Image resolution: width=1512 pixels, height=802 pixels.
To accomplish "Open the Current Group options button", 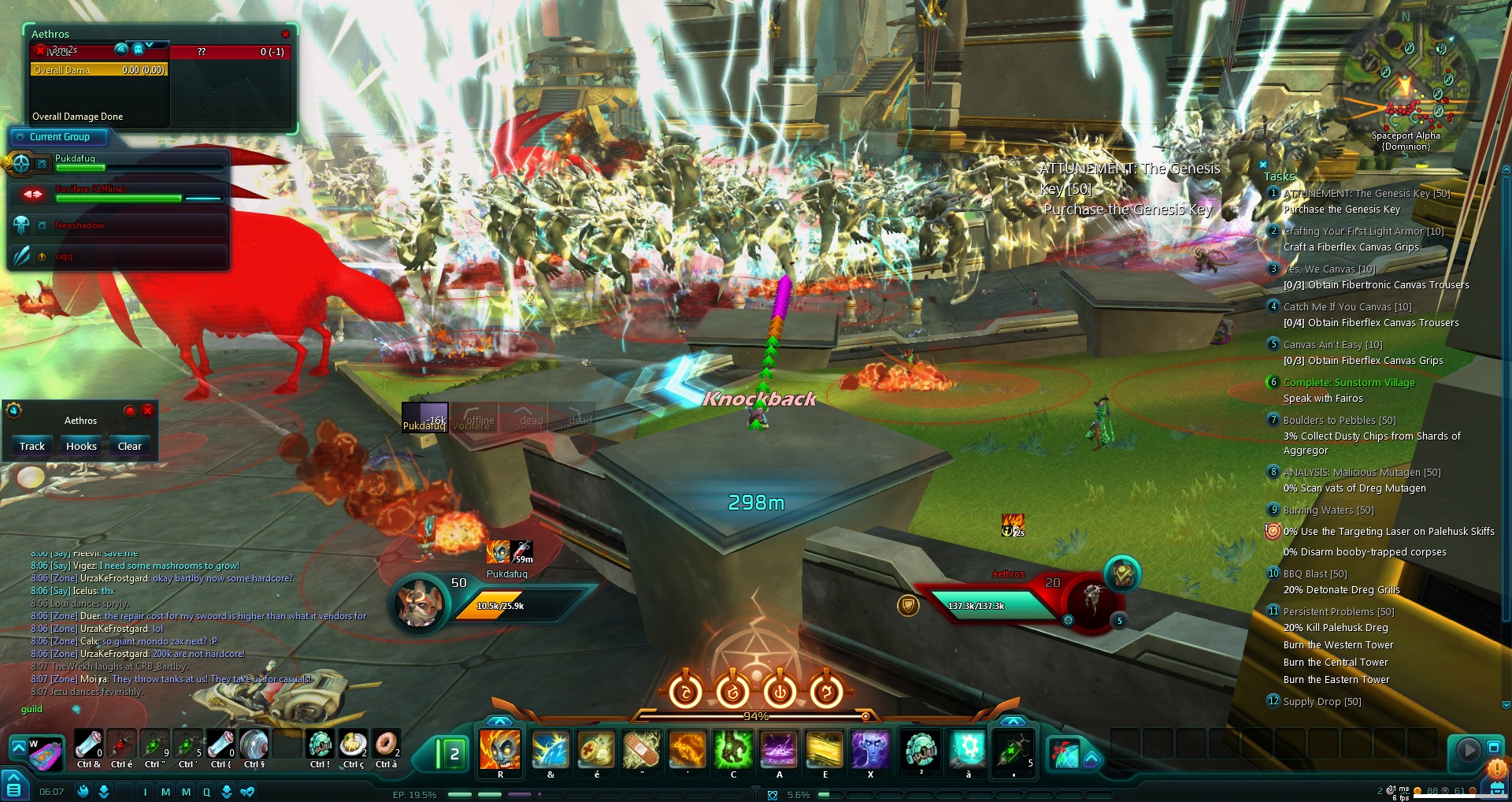I will pos(20,137).
